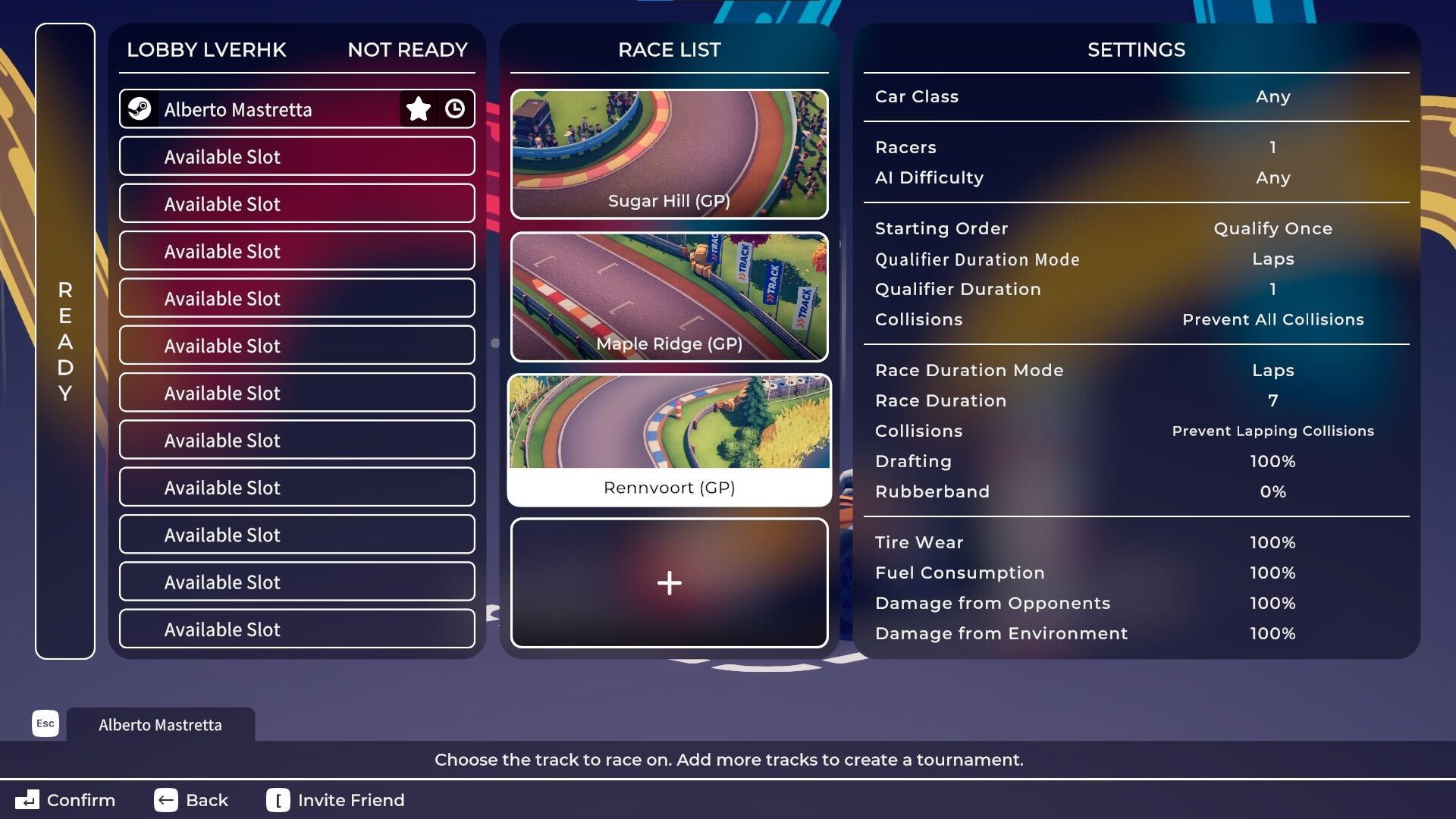
Task: Pick the Rennvoort (GP) track
Action: 669,440
